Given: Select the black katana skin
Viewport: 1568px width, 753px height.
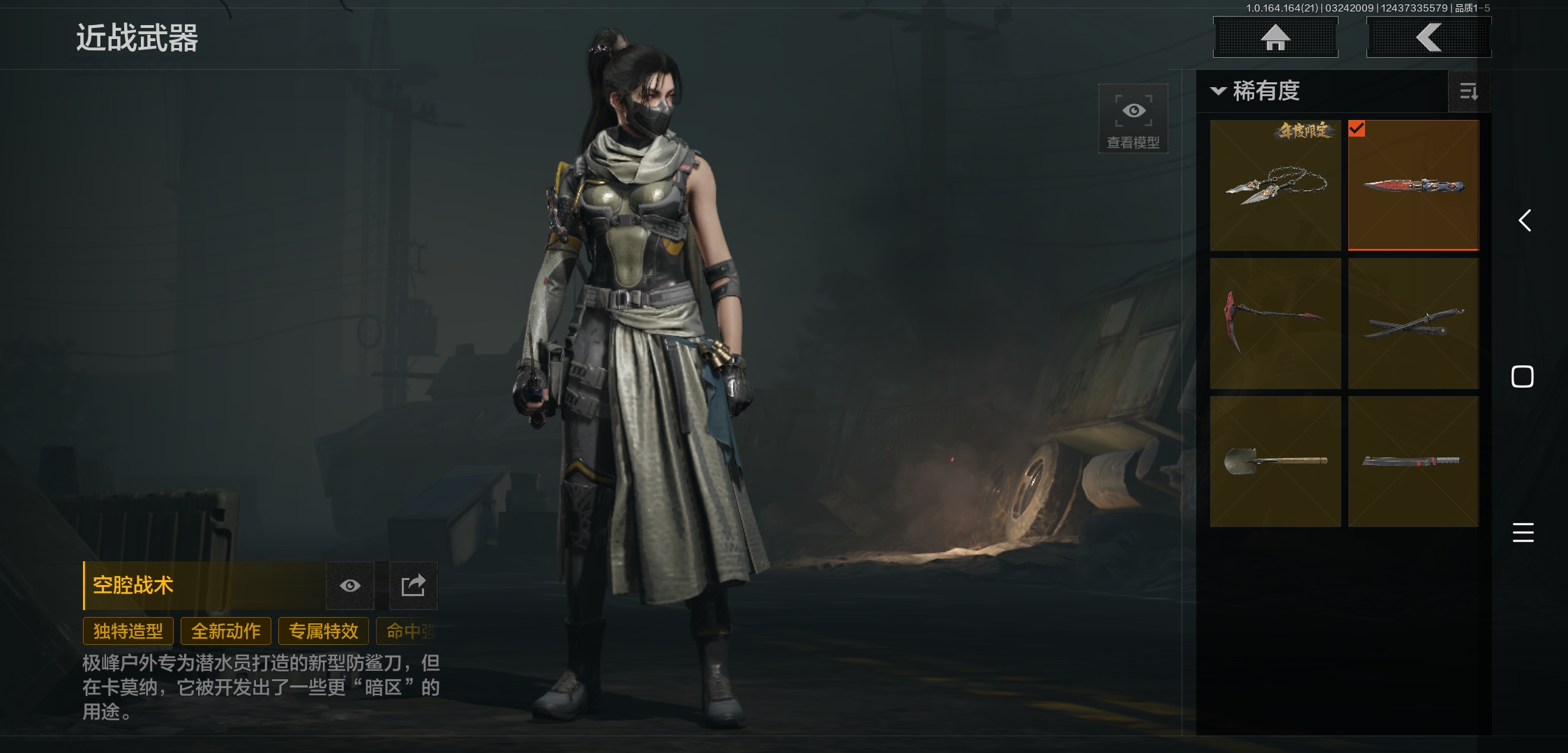Looking at the screenshot, I should (x=1413, y=324).
